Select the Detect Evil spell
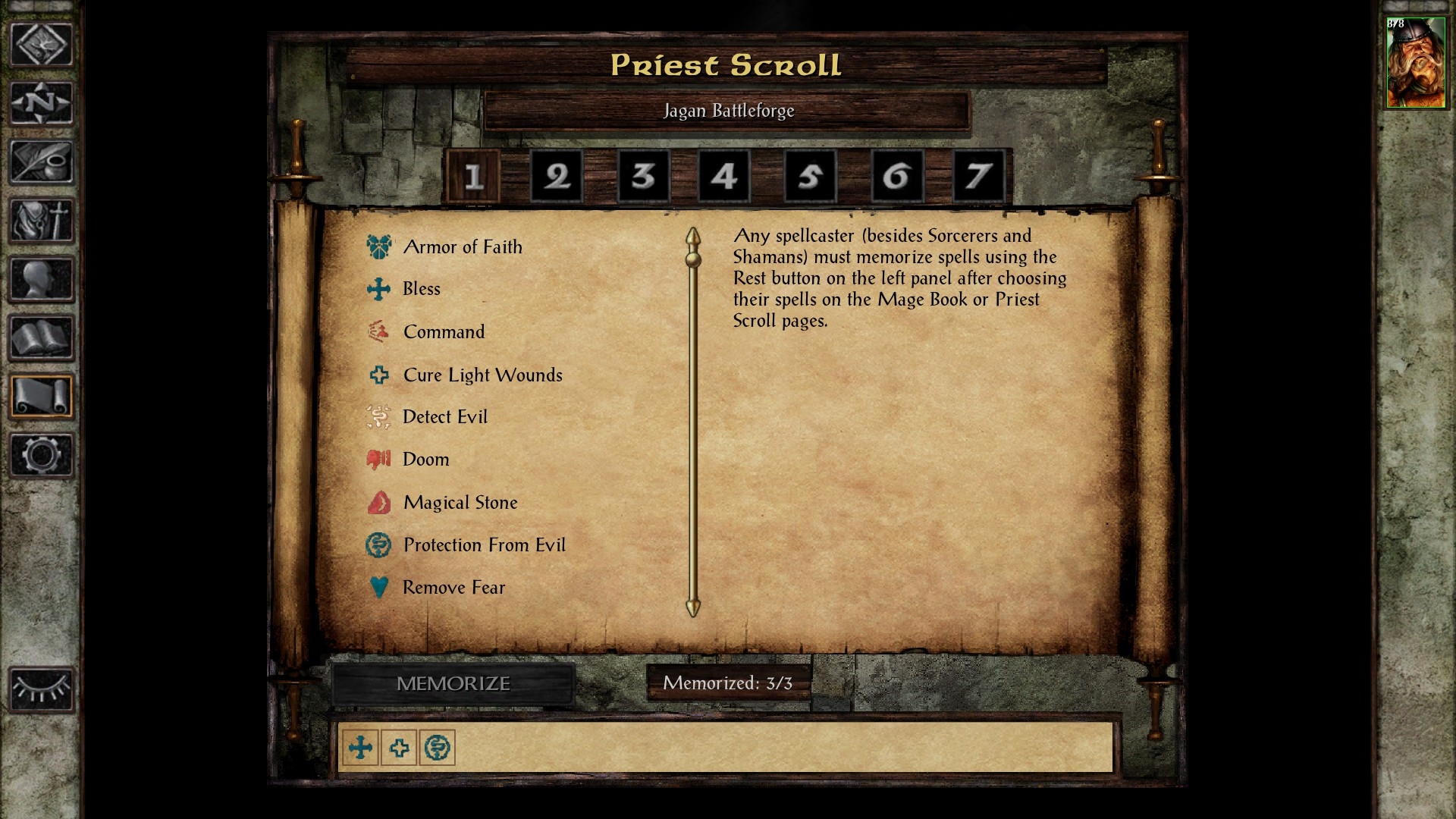The height and width of the screenshot is (819, 1456). click(444, 417)
